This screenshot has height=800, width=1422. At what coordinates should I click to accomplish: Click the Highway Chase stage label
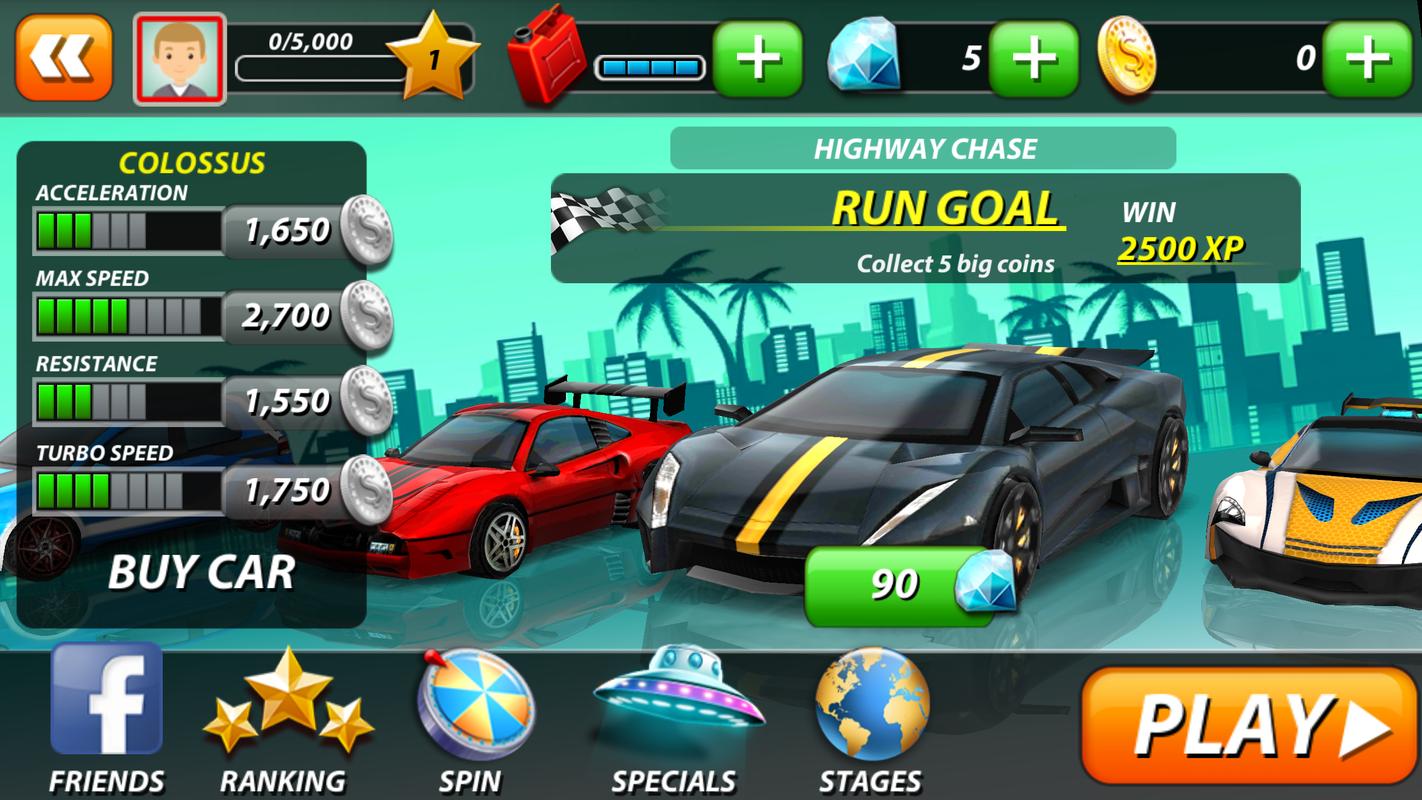923,150
